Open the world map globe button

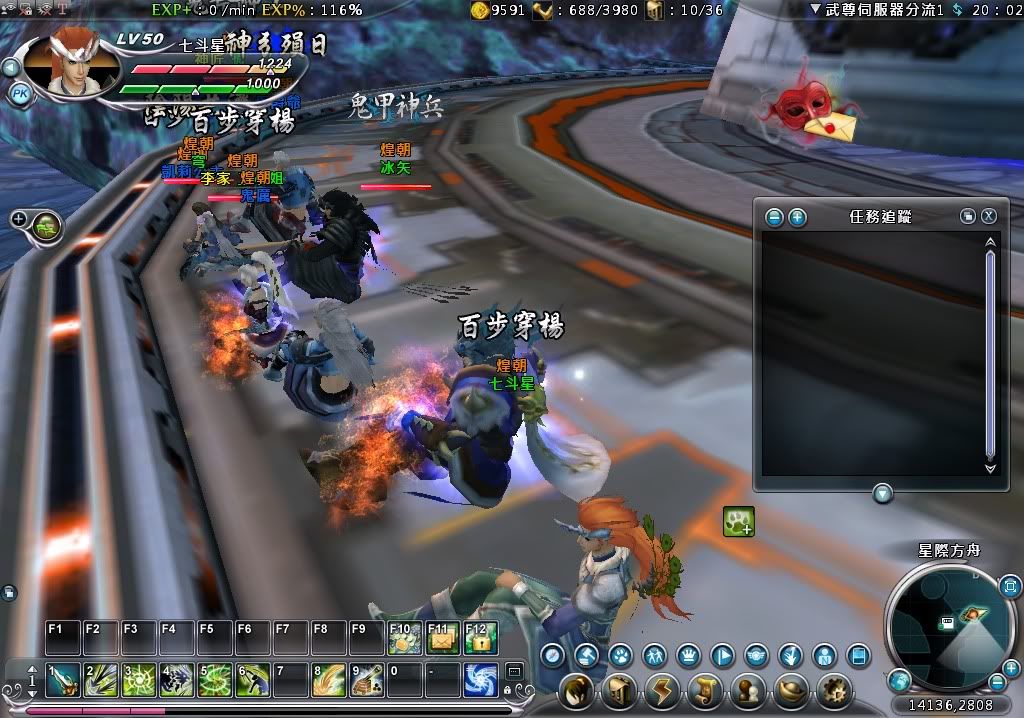(899, 680)
